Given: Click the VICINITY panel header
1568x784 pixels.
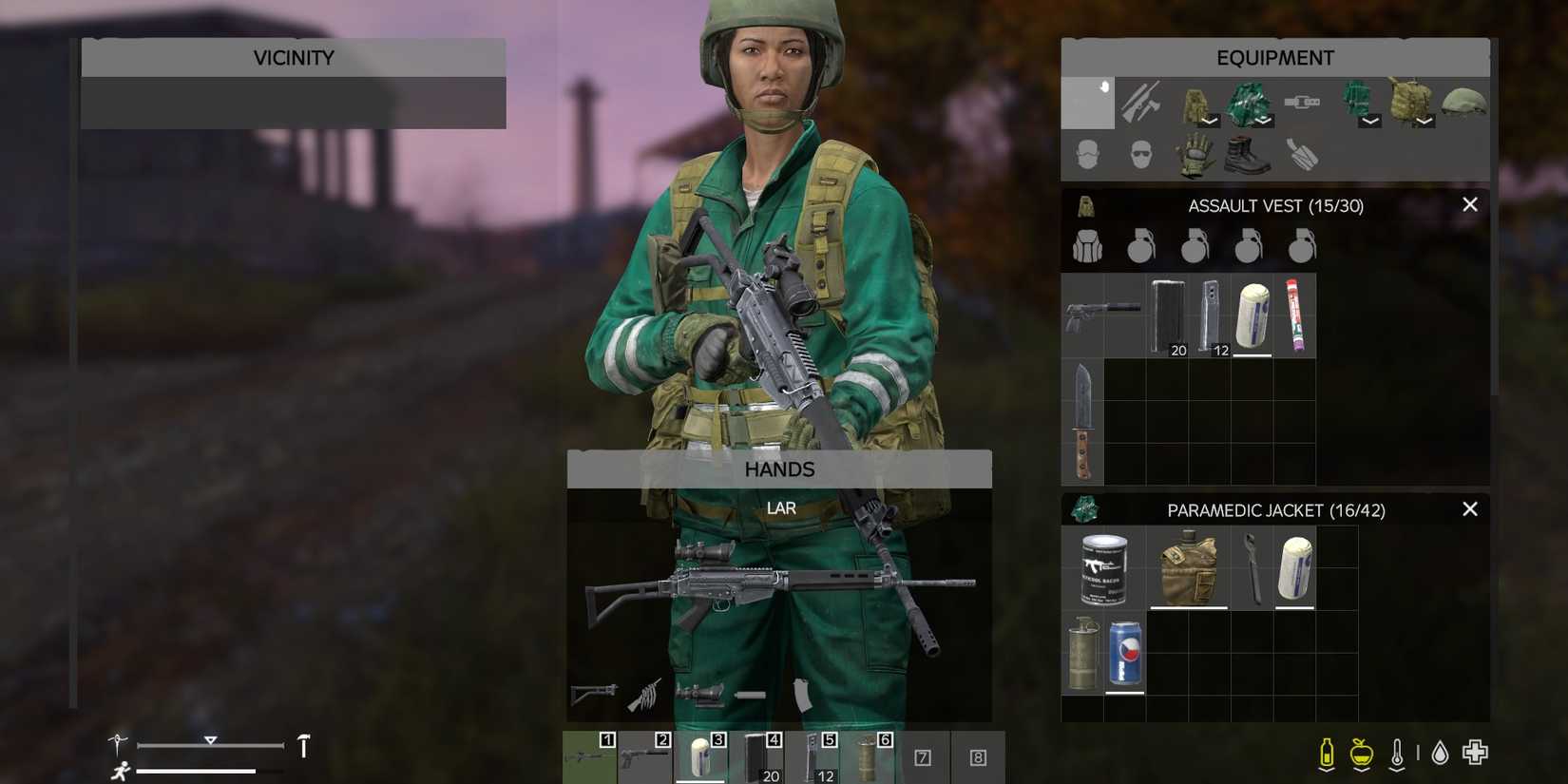Looking at the screenshot, I should [x=293, y=57].
